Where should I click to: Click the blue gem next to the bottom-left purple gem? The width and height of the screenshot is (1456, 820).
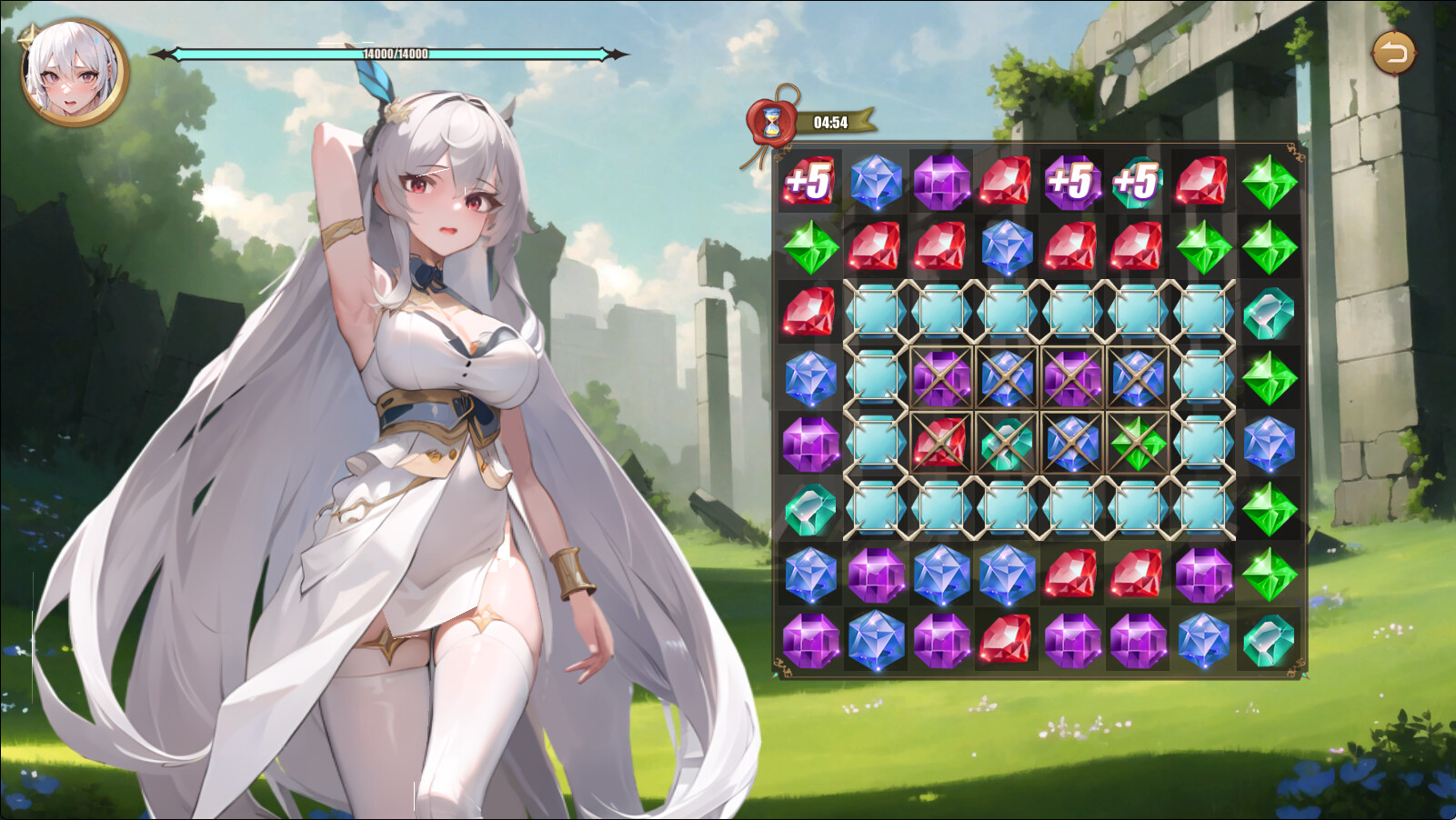click(876, 641)
